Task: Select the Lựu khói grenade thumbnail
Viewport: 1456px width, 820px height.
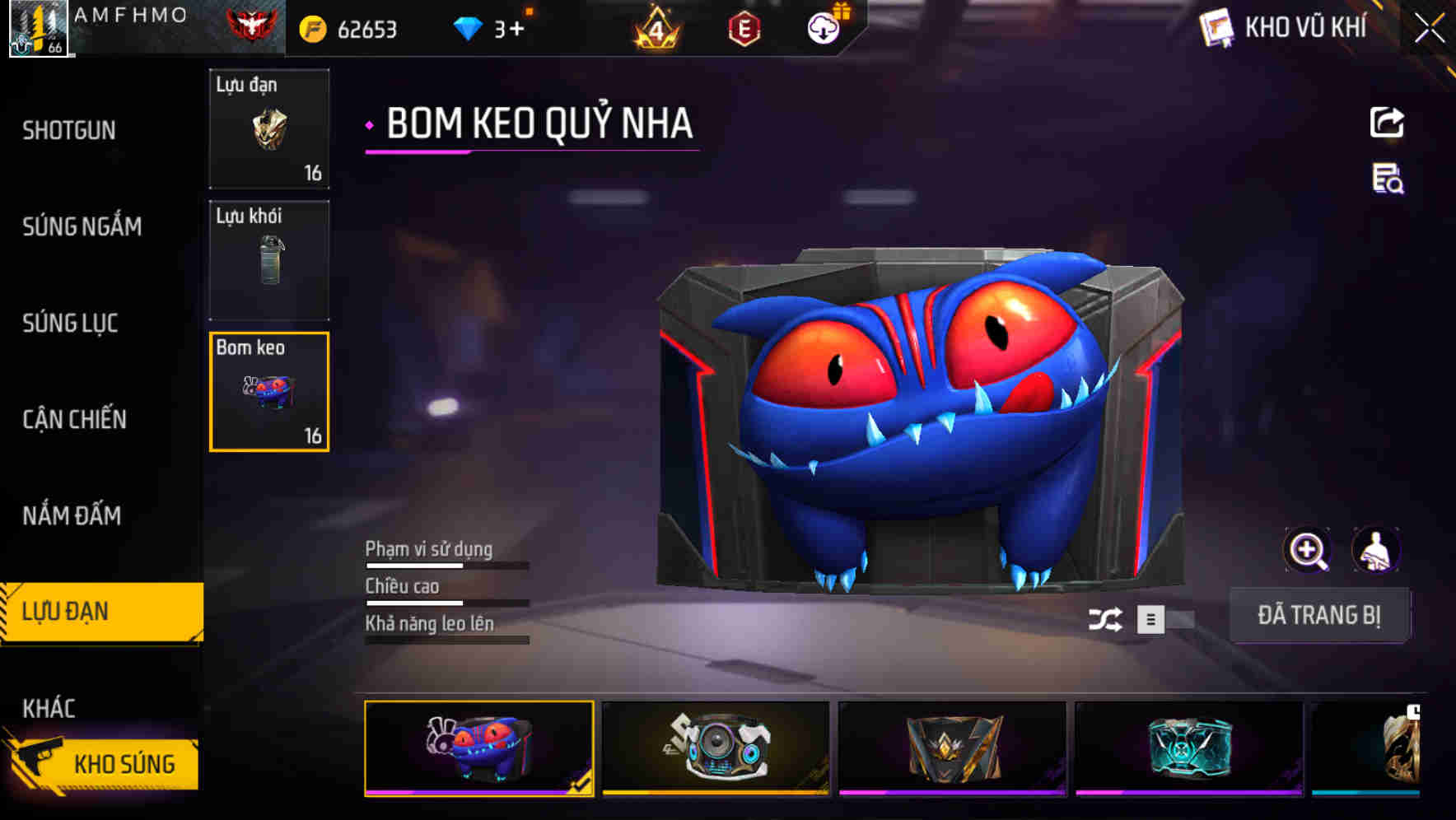Action: pos(268,259)
